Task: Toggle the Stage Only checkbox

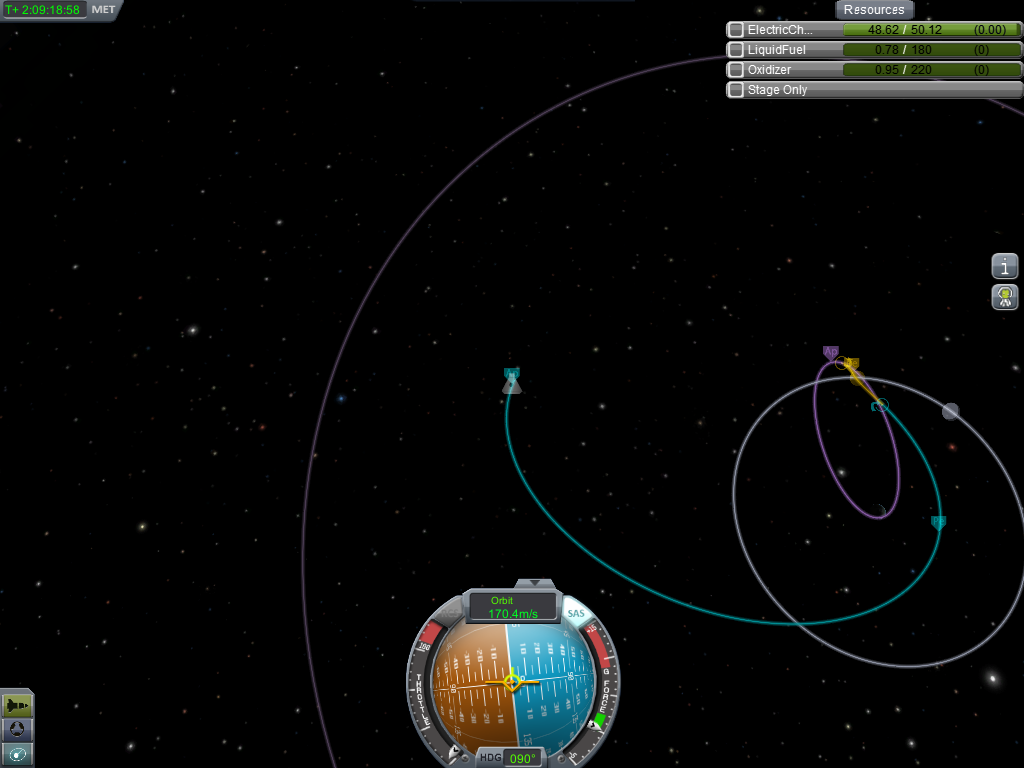Action: pos(736,90)
